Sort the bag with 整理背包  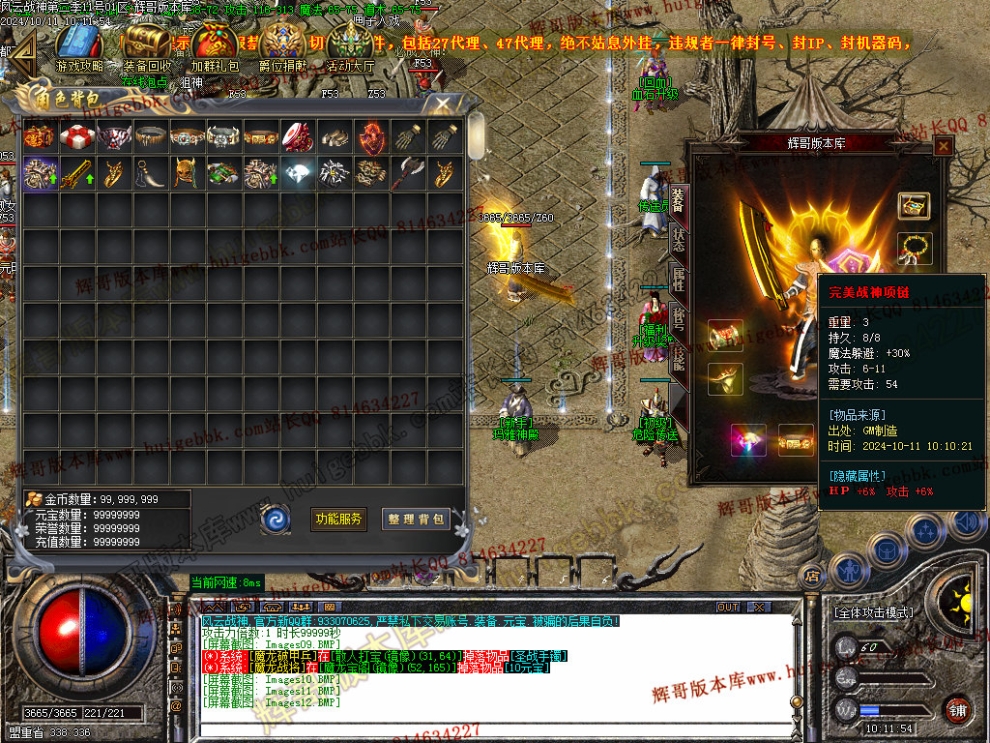(x=416, y=519)
